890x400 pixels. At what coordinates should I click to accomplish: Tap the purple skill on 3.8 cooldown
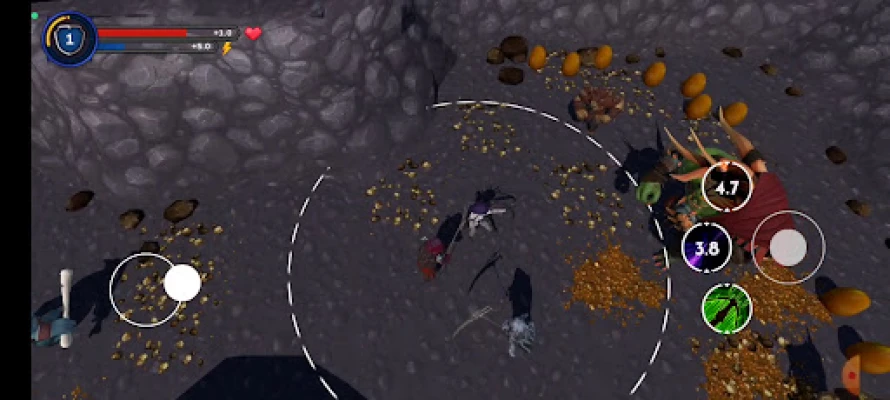707,248
